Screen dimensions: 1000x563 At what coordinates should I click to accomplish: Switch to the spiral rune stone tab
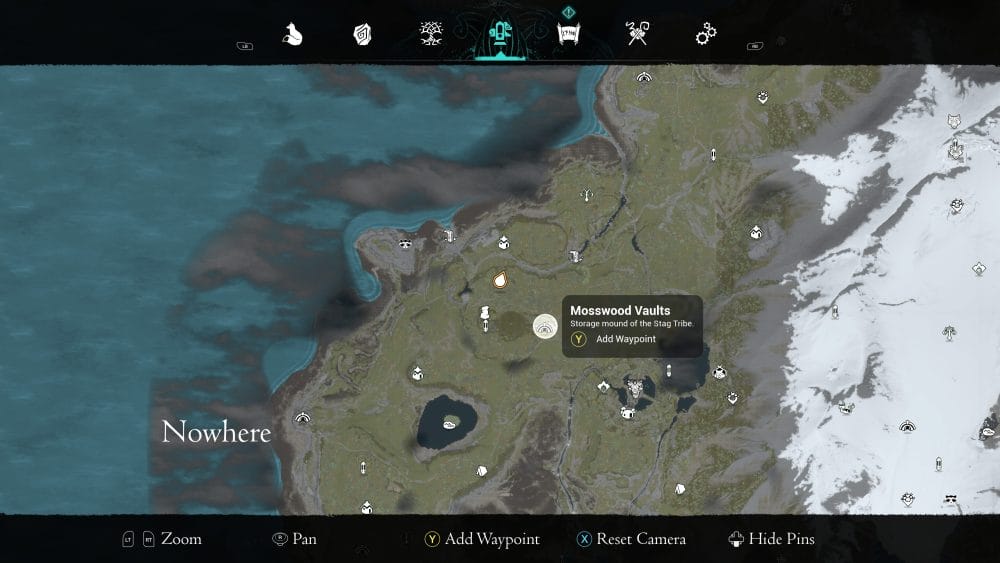(x=362, y=35)
